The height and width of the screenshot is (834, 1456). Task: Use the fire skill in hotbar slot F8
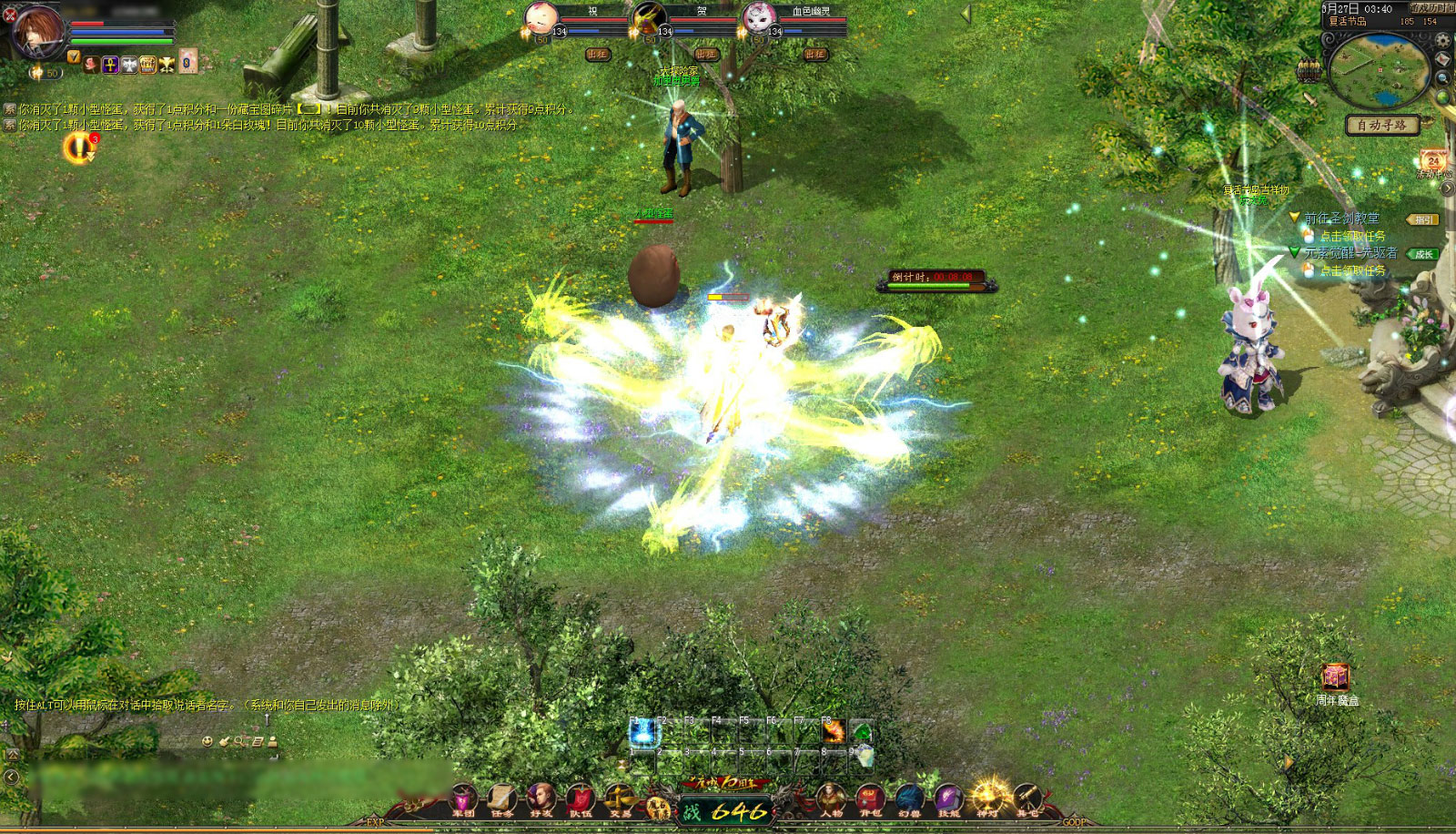[x=834, y=731]
